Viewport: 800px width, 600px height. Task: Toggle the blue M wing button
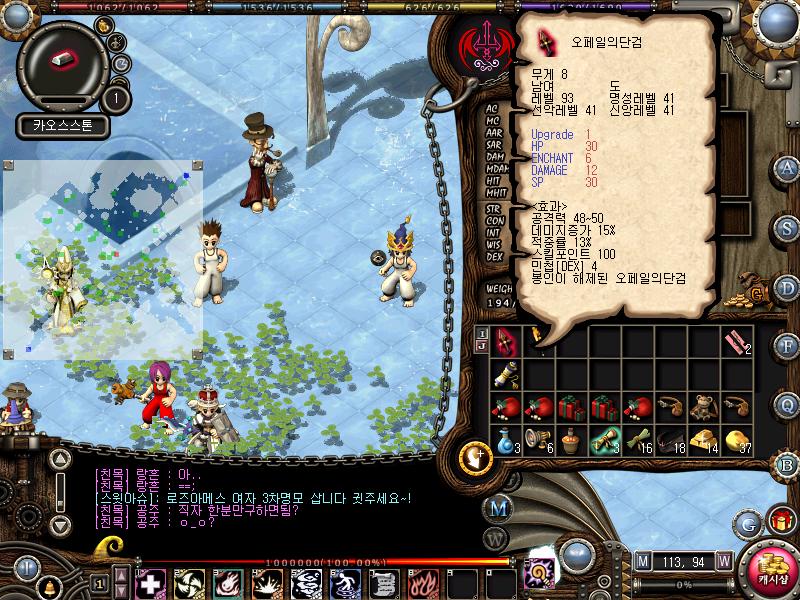click(x=497, y=507)
